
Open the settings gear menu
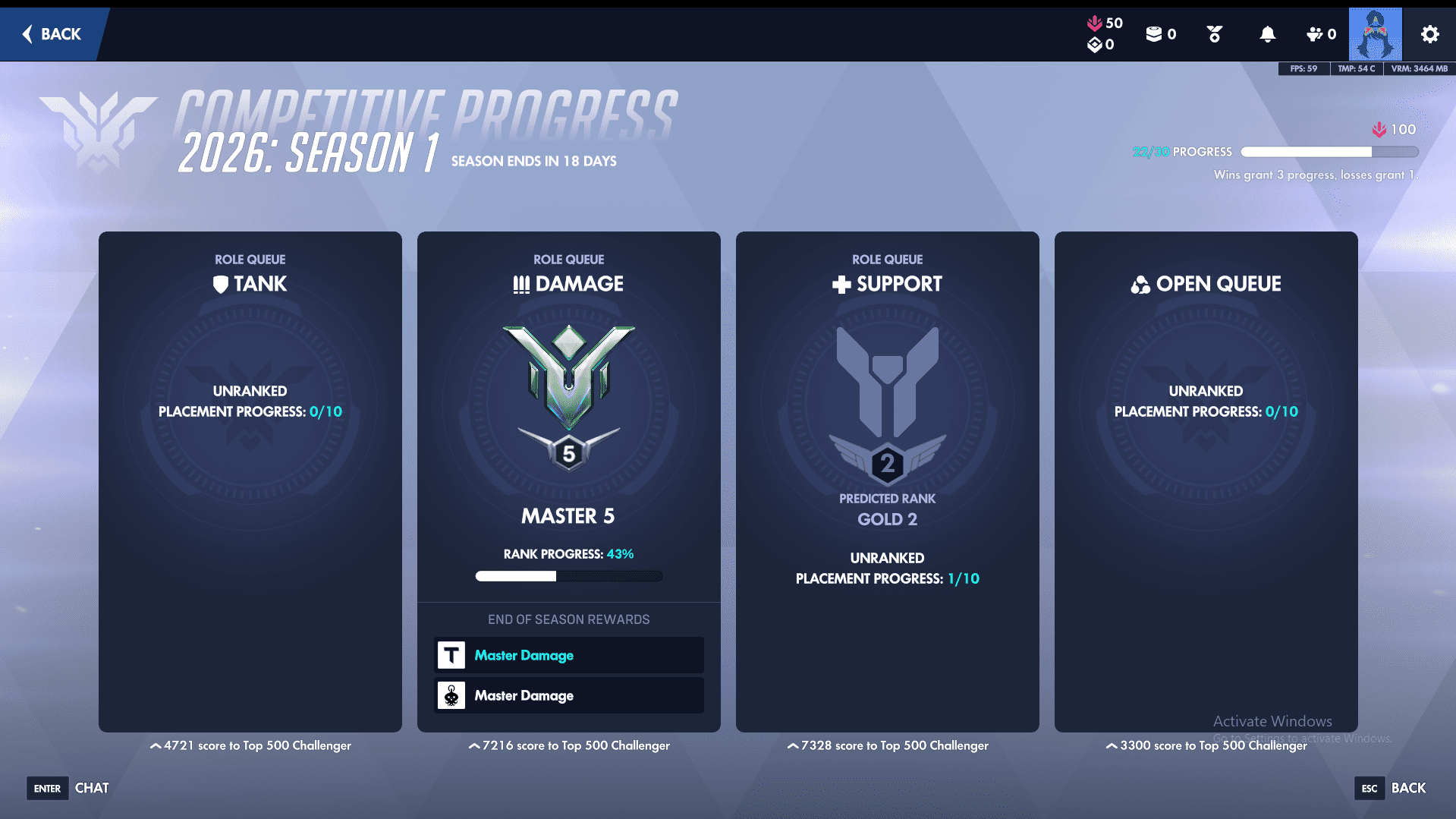click(1429, 34)
